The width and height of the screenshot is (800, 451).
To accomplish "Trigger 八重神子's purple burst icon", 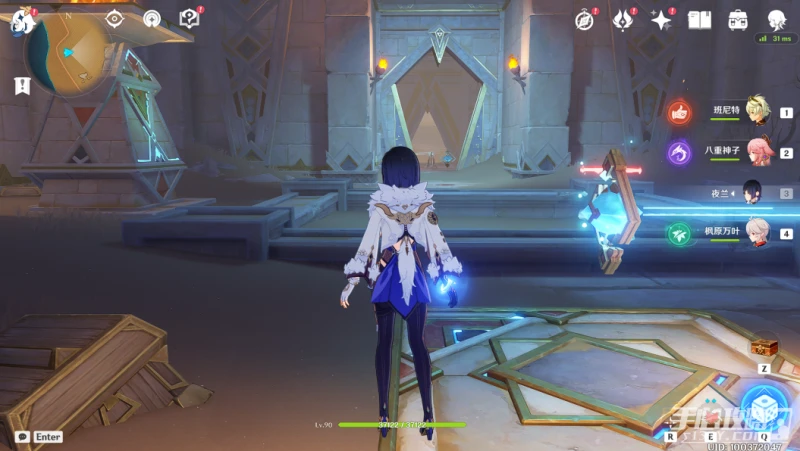I will (680, 152).
